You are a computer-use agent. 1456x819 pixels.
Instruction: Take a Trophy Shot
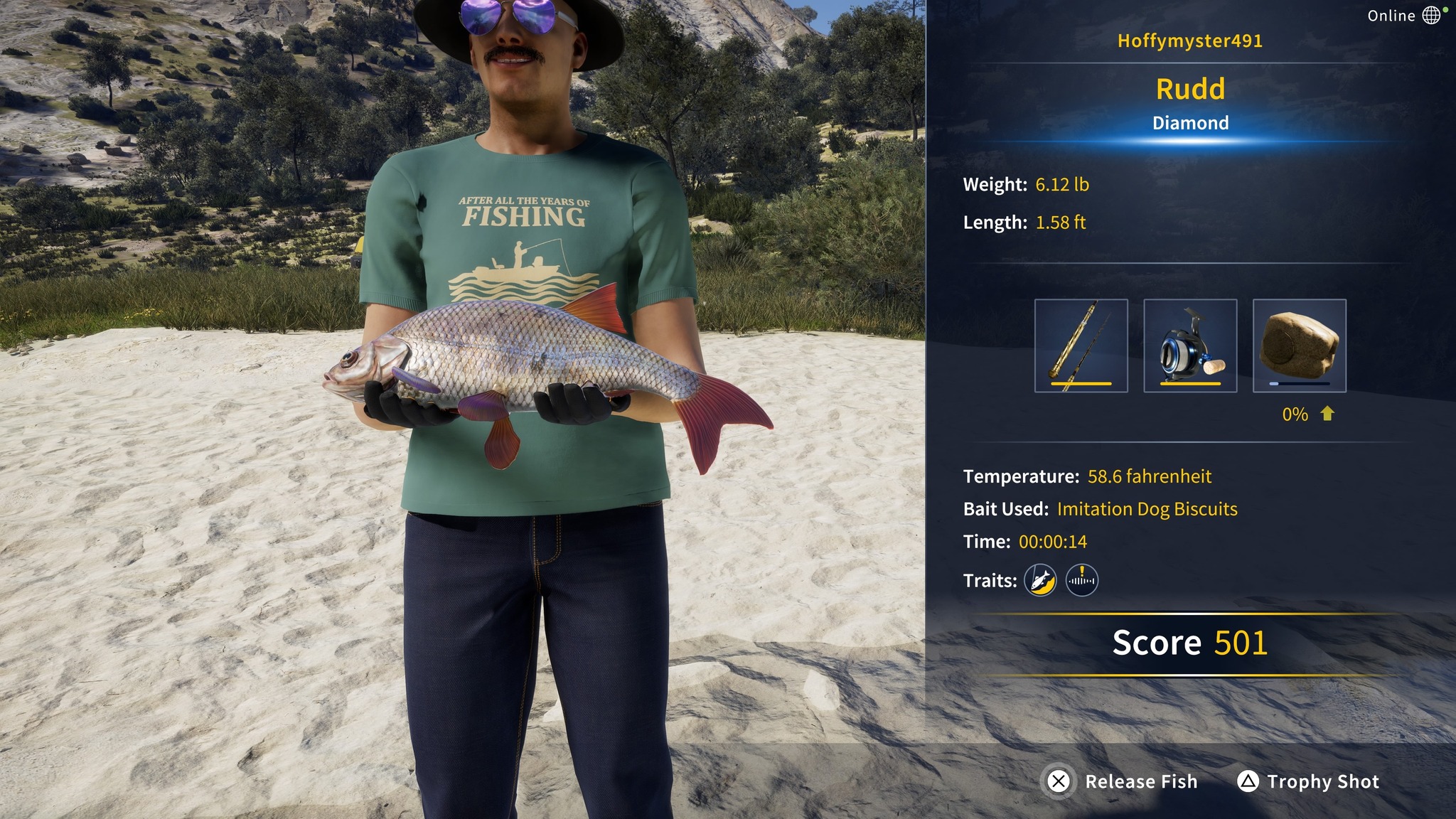(1308, 781)
